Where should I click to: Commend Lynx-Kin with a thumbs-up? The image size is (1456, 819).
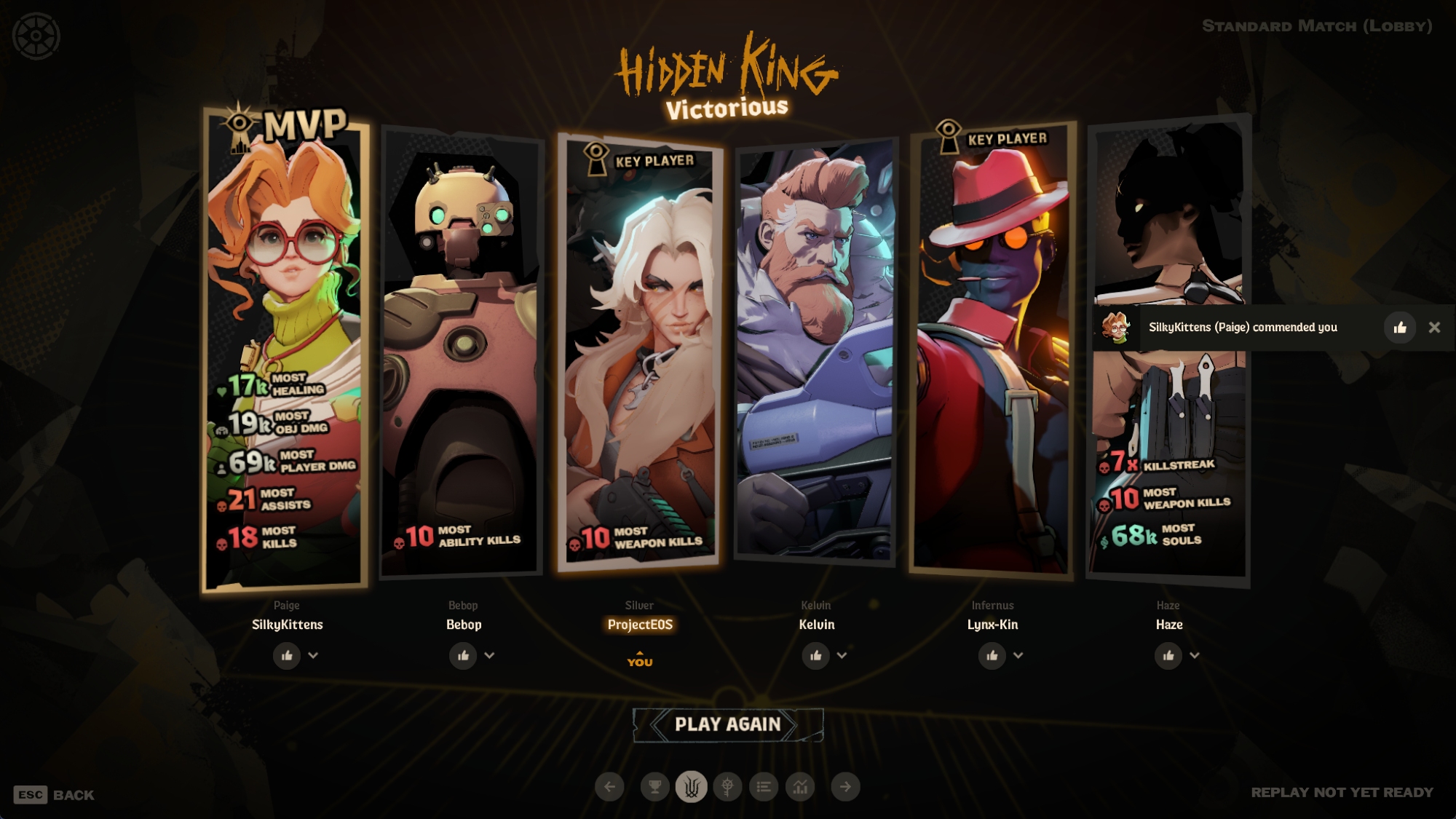point(992,656)
